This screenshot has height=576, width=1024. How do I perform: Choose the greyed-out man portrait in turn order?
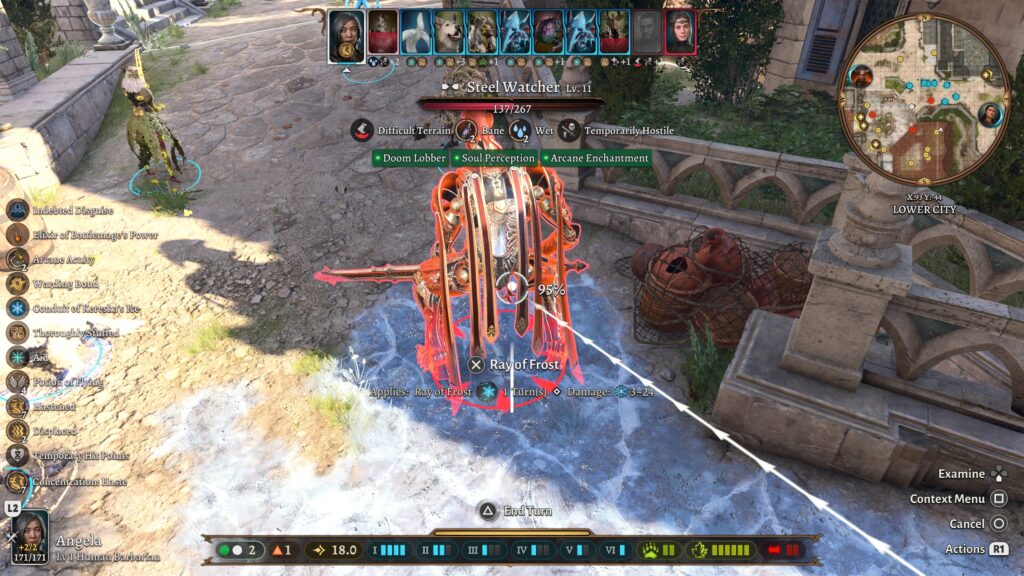coord(647,32)
